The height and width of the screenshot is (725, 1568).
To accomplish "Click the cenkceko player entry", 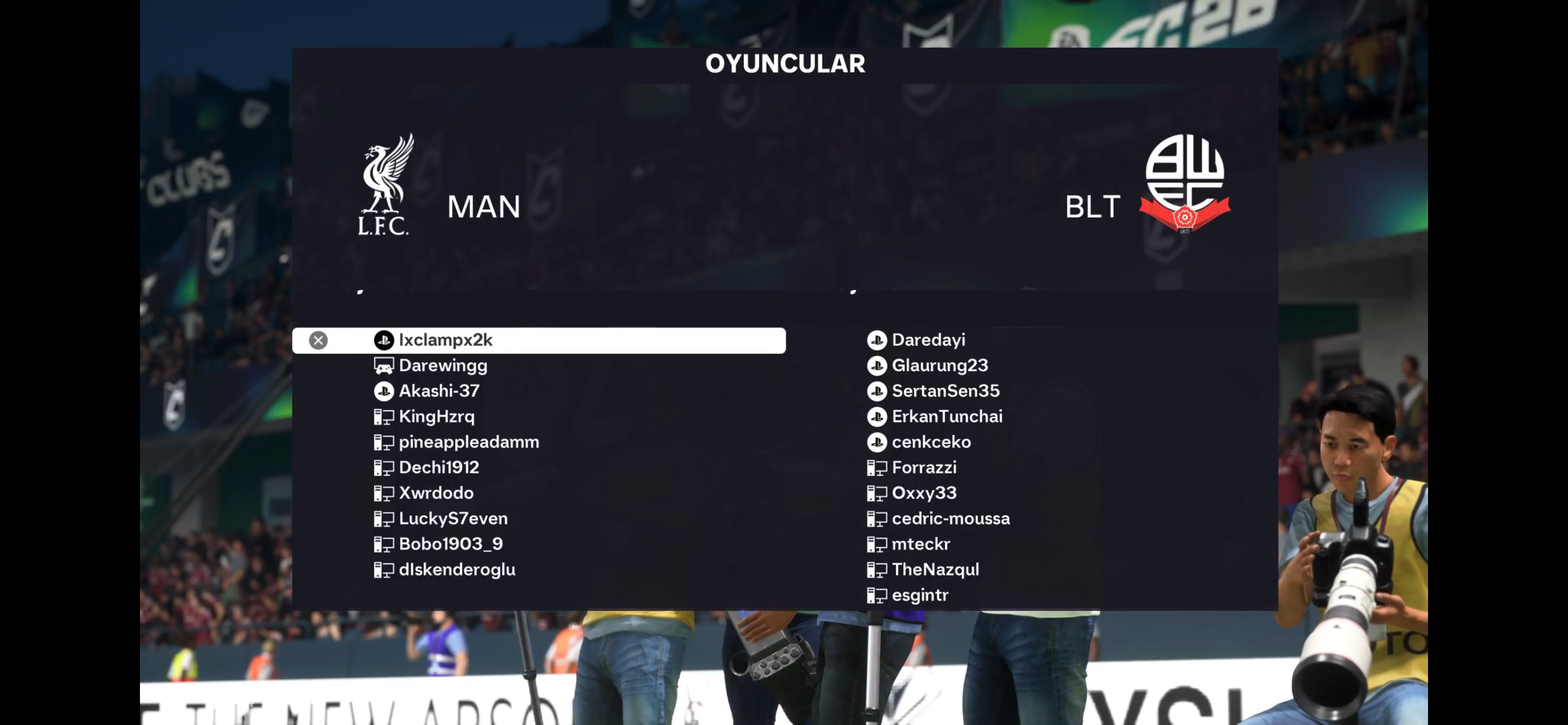I will tap(931, 442).
